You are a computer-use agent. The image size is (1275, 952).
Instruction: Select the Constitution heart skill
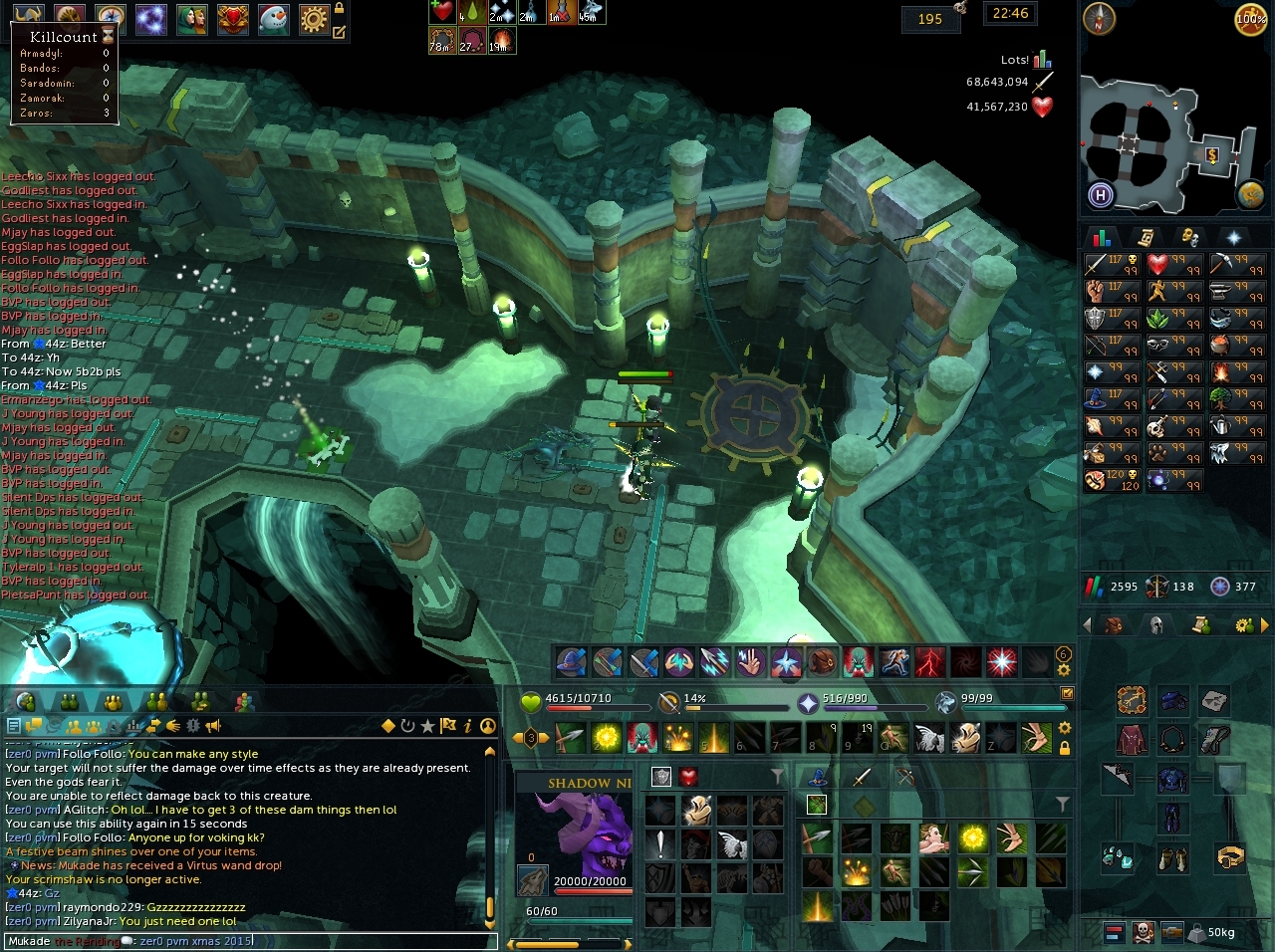point(1157,265)
